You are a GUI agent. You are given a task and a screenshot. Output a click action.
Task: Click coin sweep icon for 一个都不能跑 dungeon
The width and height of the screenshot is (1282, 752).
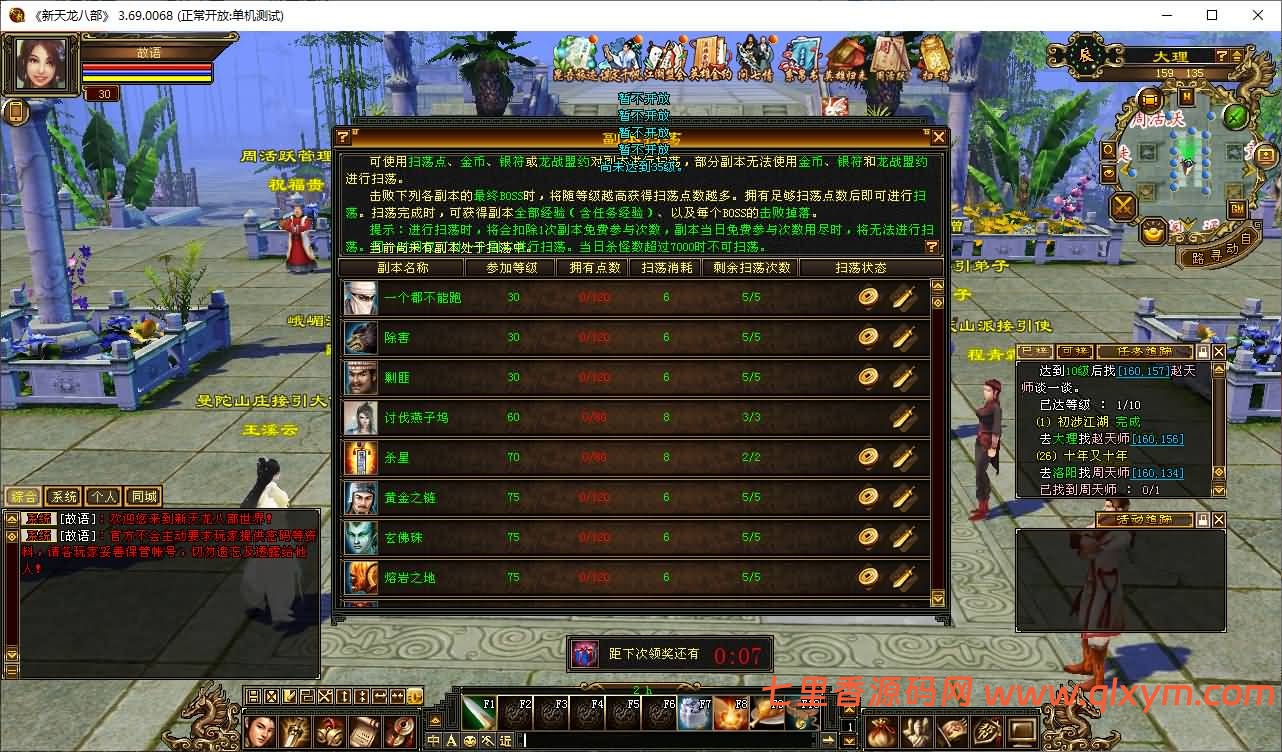pos(866,296)
